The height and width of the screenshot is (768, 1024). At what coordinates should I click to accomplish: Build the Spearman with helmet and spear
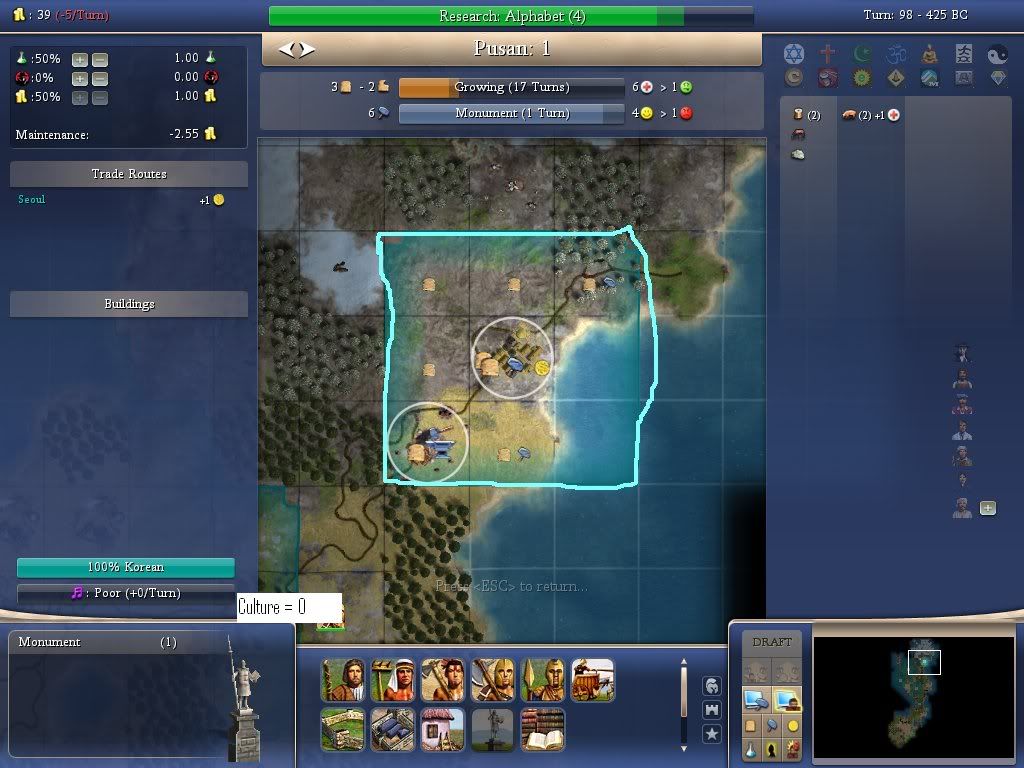click(542, 680)
